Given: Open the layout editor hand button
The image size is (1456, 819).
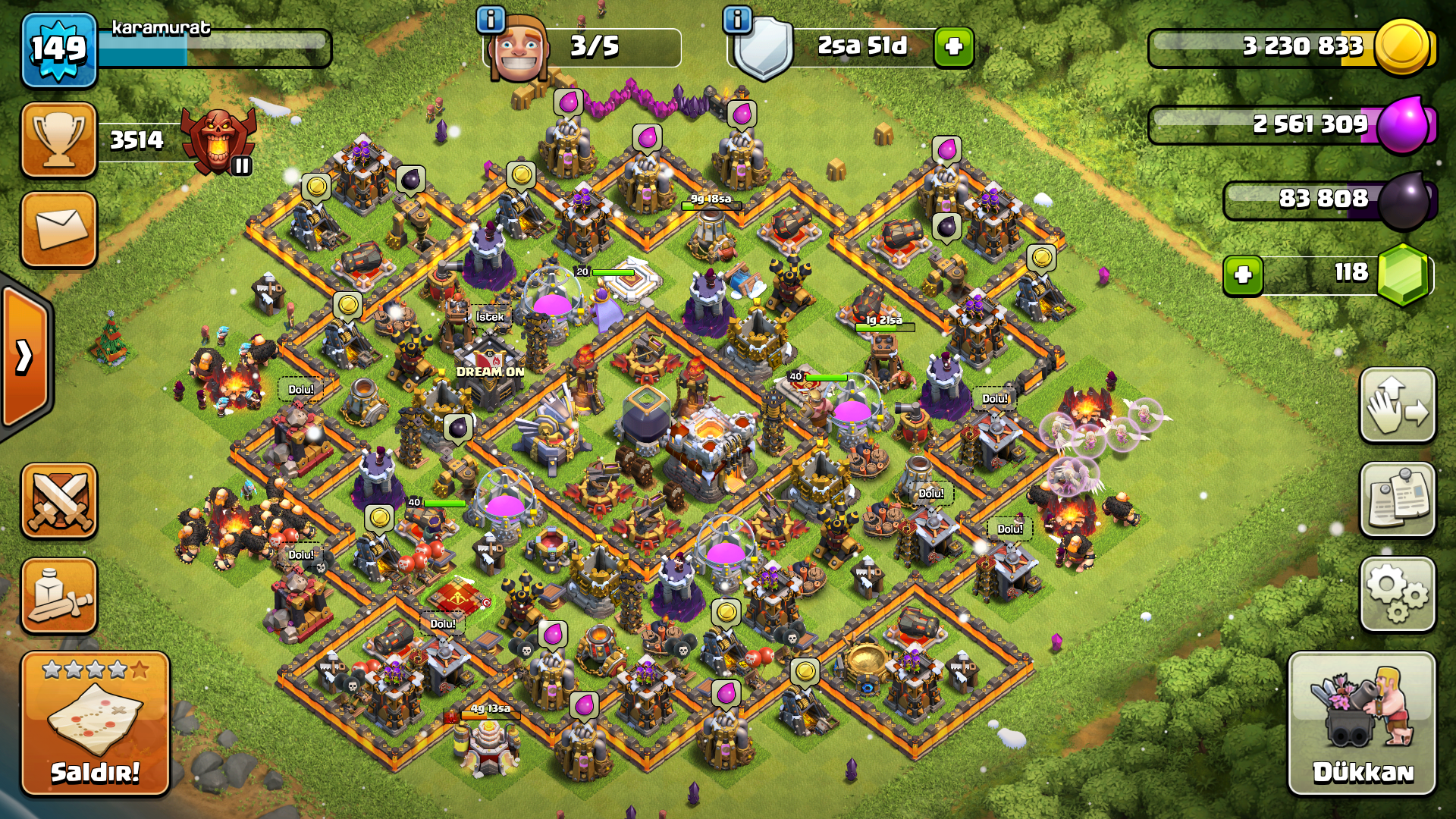Looking at the screenshot, I should click(x=1398, y=405).
